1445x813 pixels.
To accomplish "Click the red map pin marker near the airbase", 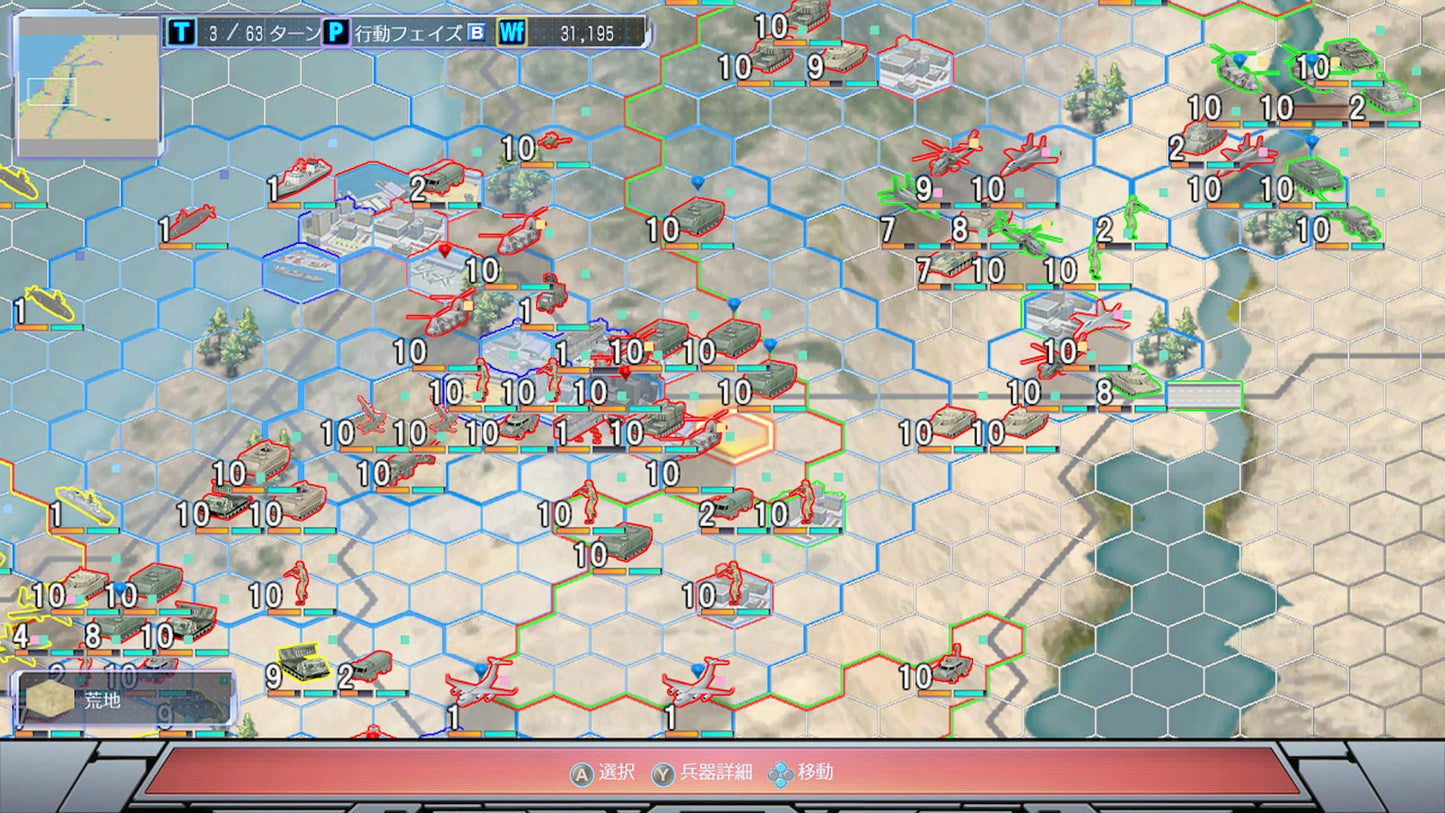I will coord(444,250).
